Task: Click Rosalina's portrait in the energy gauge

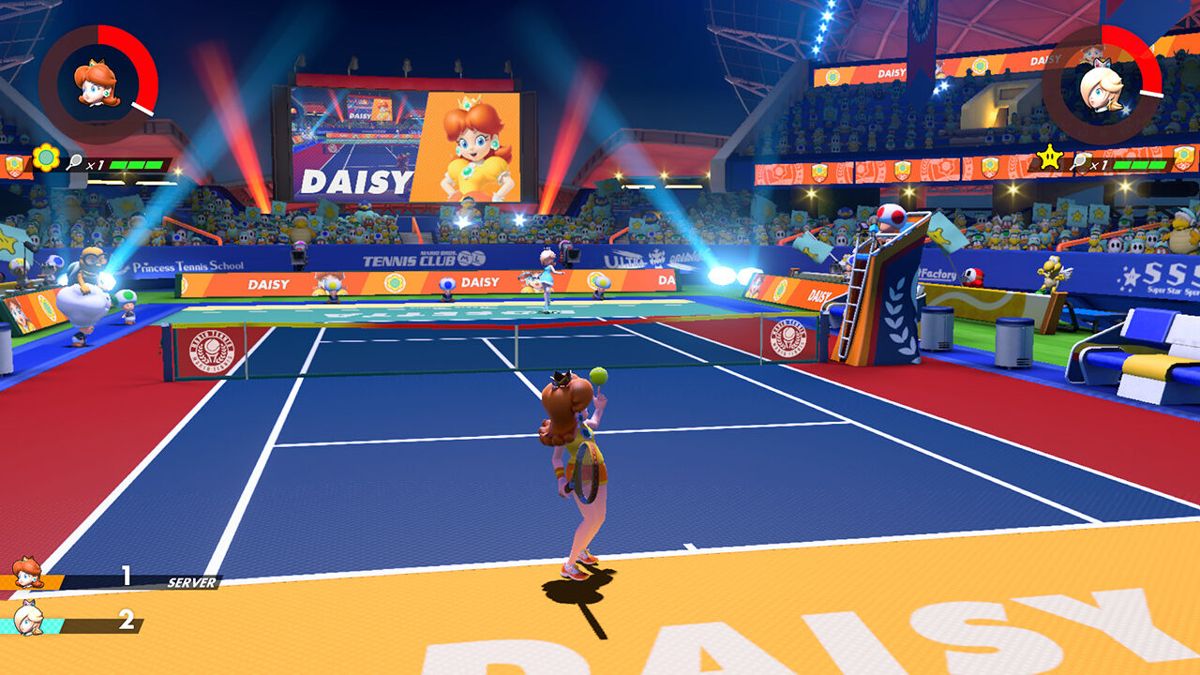Action: coord(1101,82)
